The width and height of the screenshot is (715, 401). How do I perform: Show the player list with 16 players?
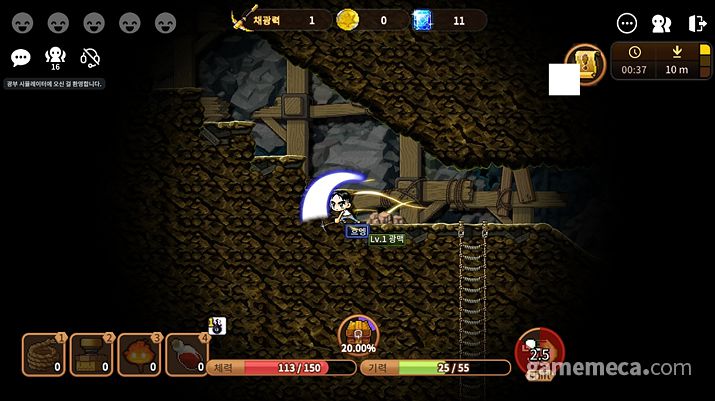[x=55, y=58]
